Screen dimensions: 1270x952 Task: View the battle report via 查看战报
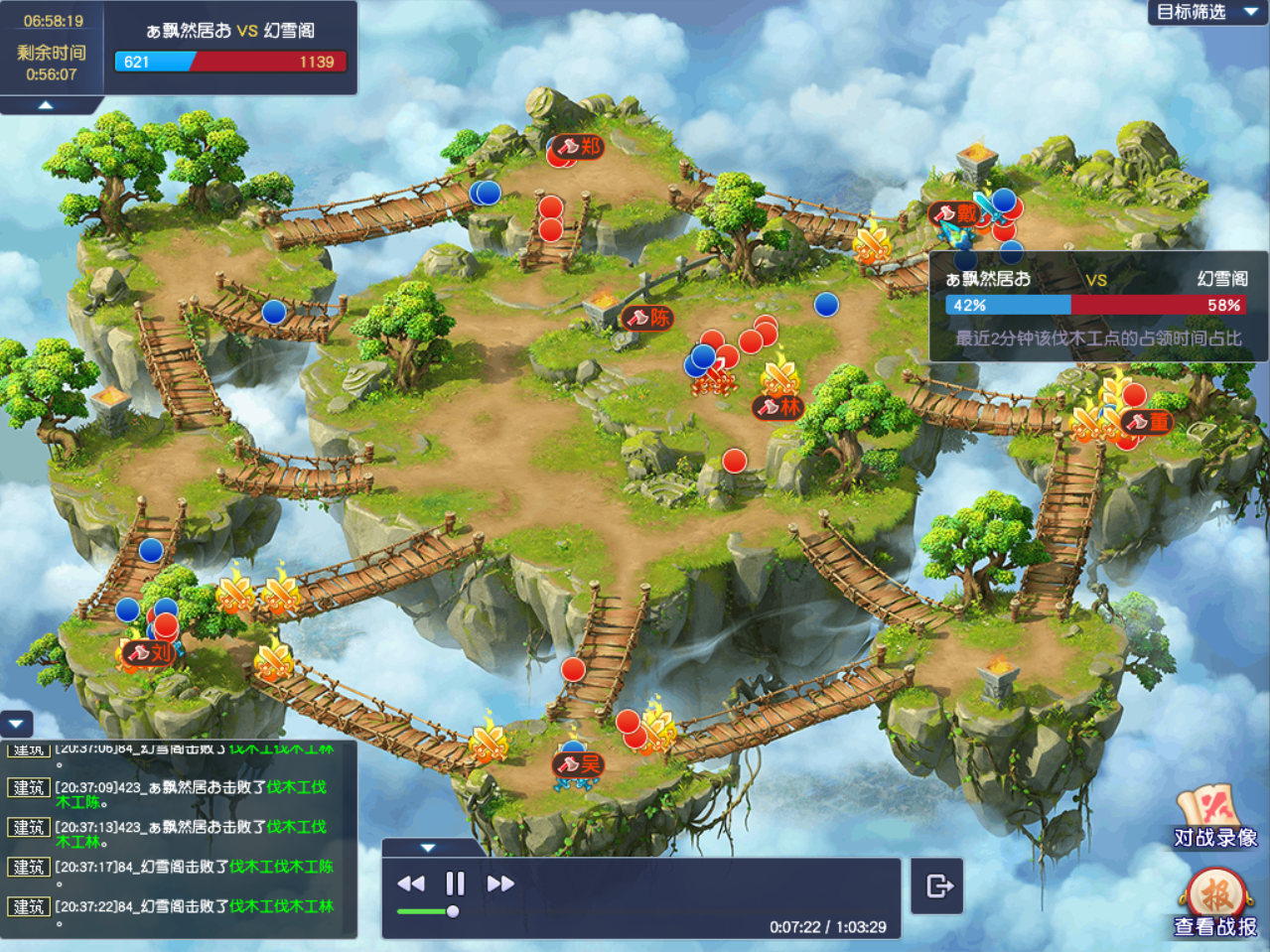[x=1215, y=903]
